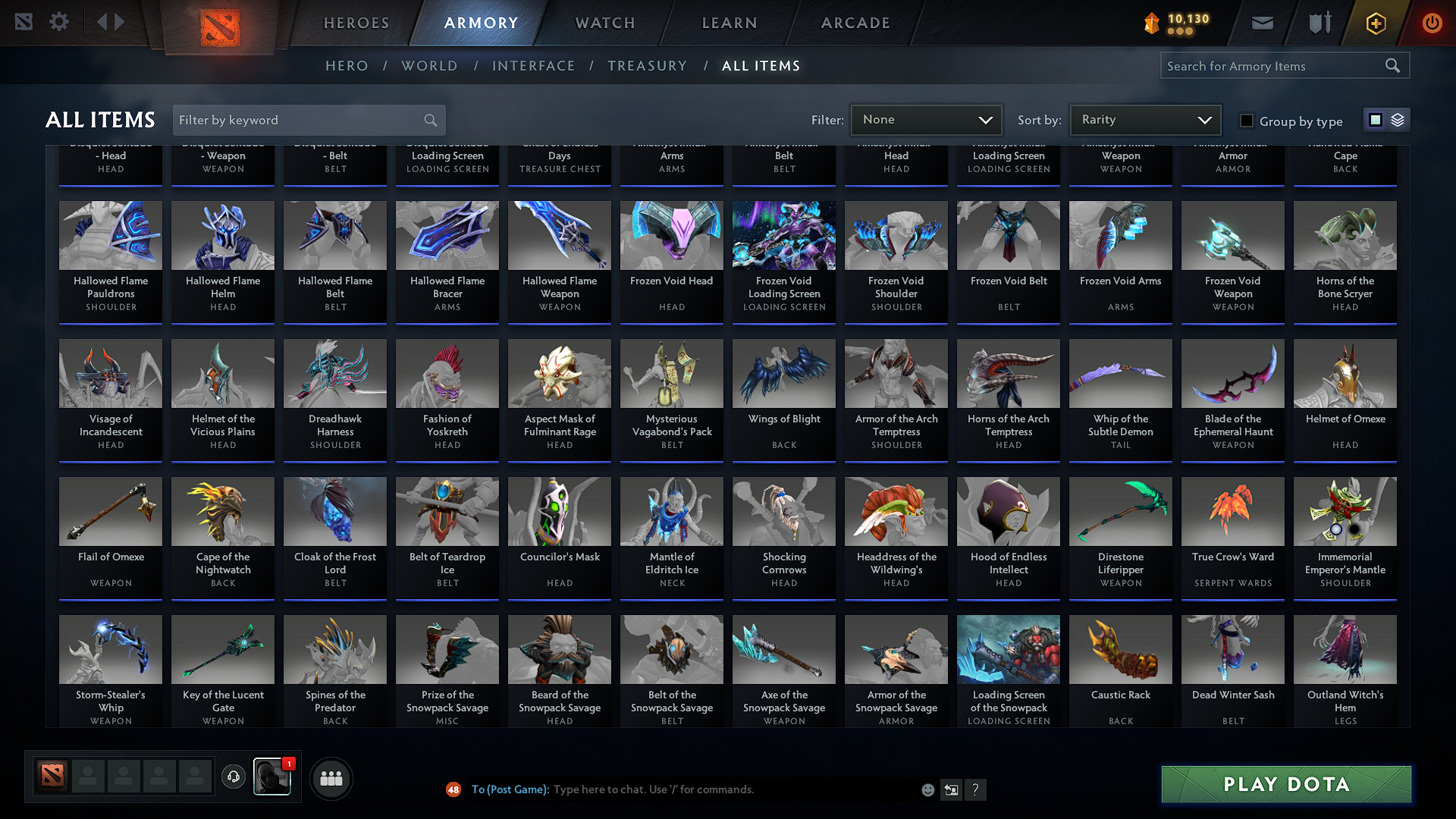
Task: Open the mail notifications icon
Action: pyautogui.click(x=1261, y=22)
